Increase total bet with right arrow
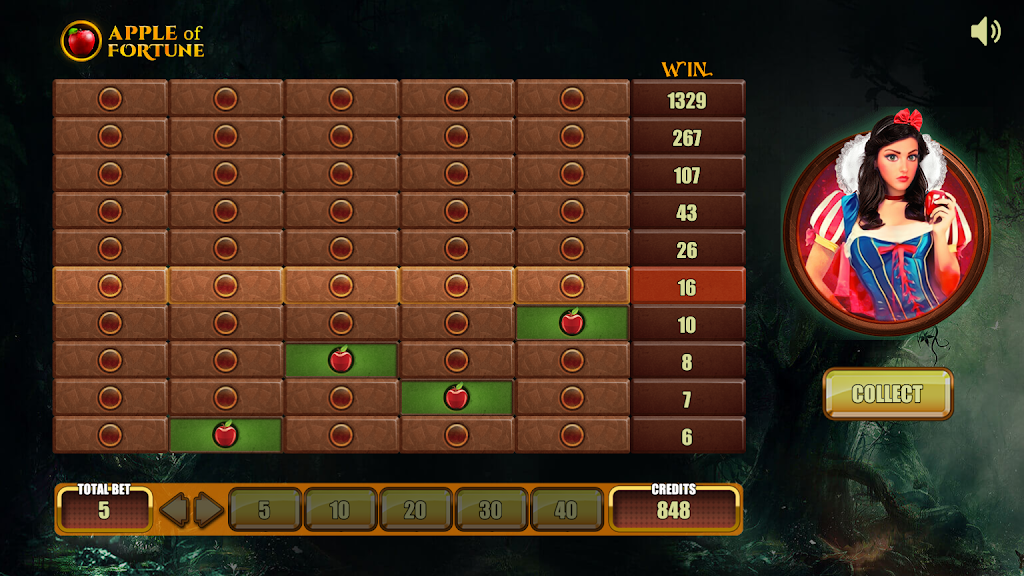This screenshot has height=576, width=1024. tap(208, 510)
